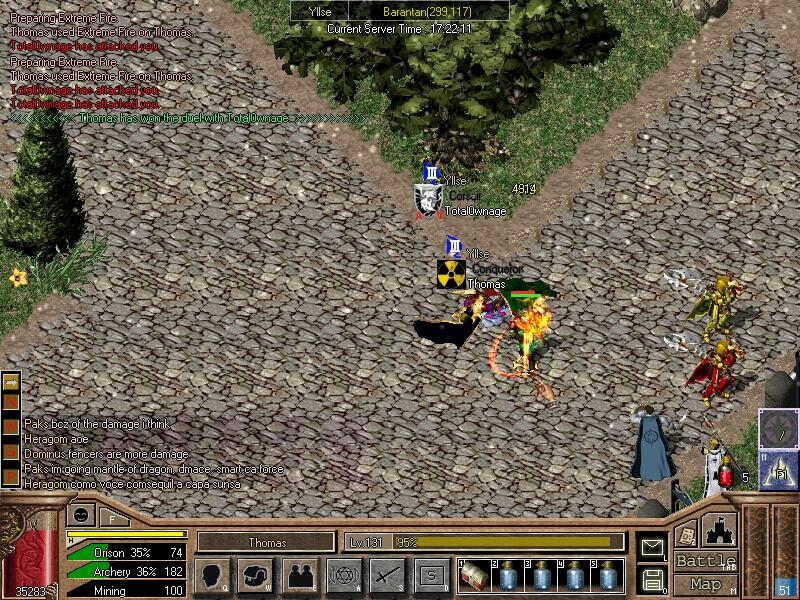Collapse the chat log minus button
Screen dimensions: 800x600
[x=11, y=382]
